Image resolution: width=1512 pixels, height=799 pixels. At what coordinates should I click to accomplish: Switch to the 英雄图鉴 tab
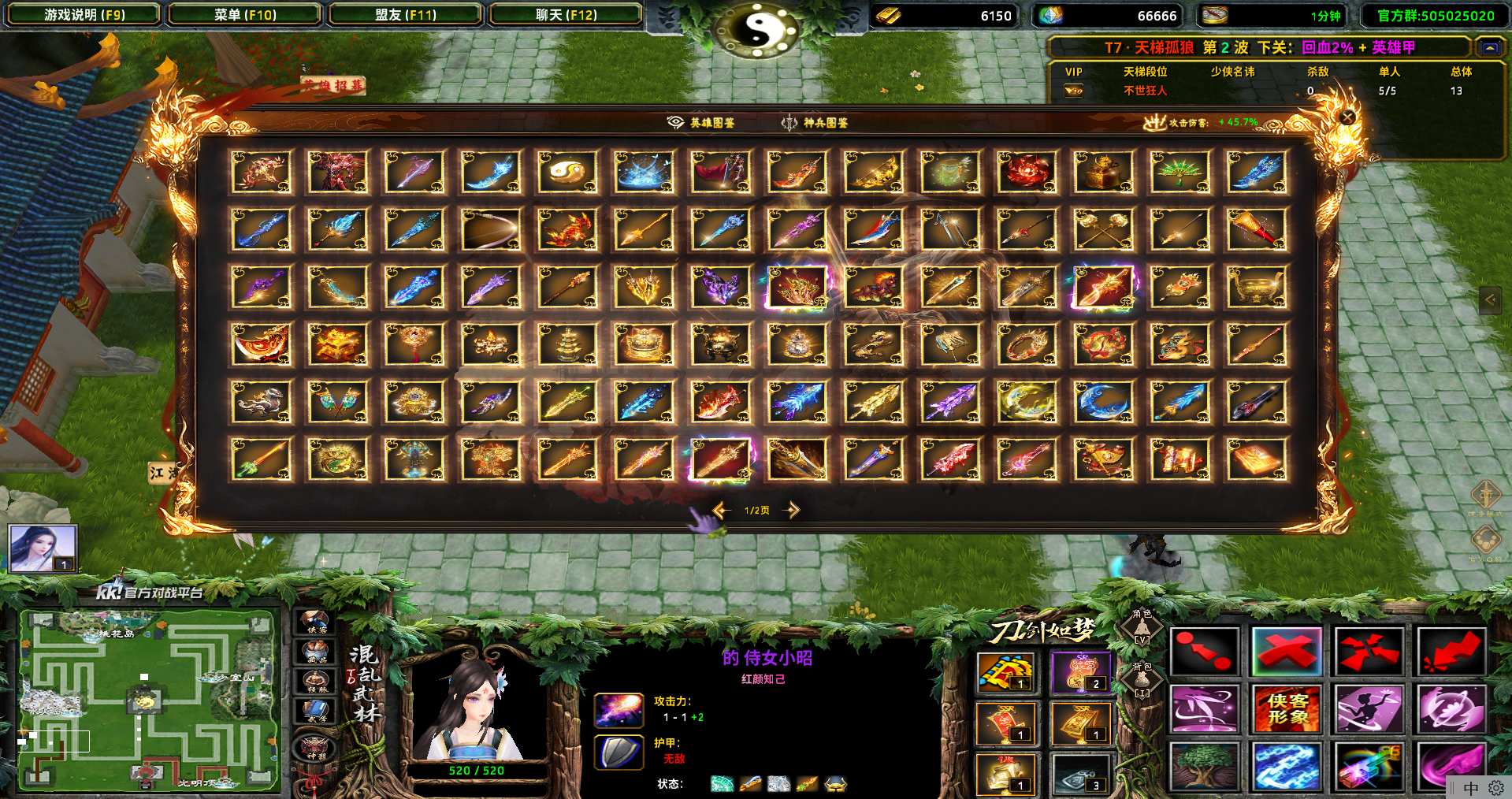(702, 123)
